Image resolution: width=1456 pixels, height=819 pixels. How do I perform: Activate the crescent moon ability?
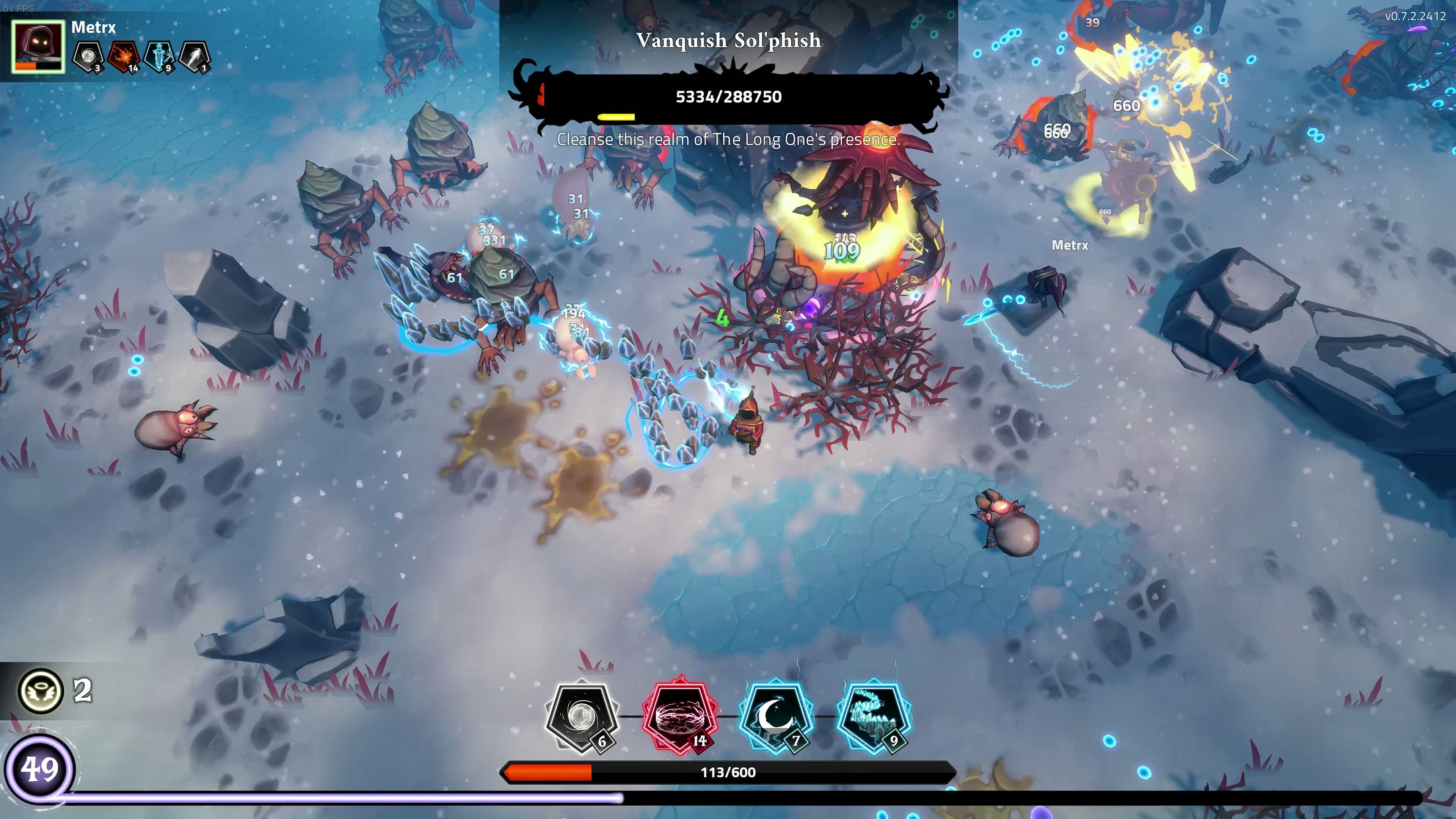pos(777,717)
